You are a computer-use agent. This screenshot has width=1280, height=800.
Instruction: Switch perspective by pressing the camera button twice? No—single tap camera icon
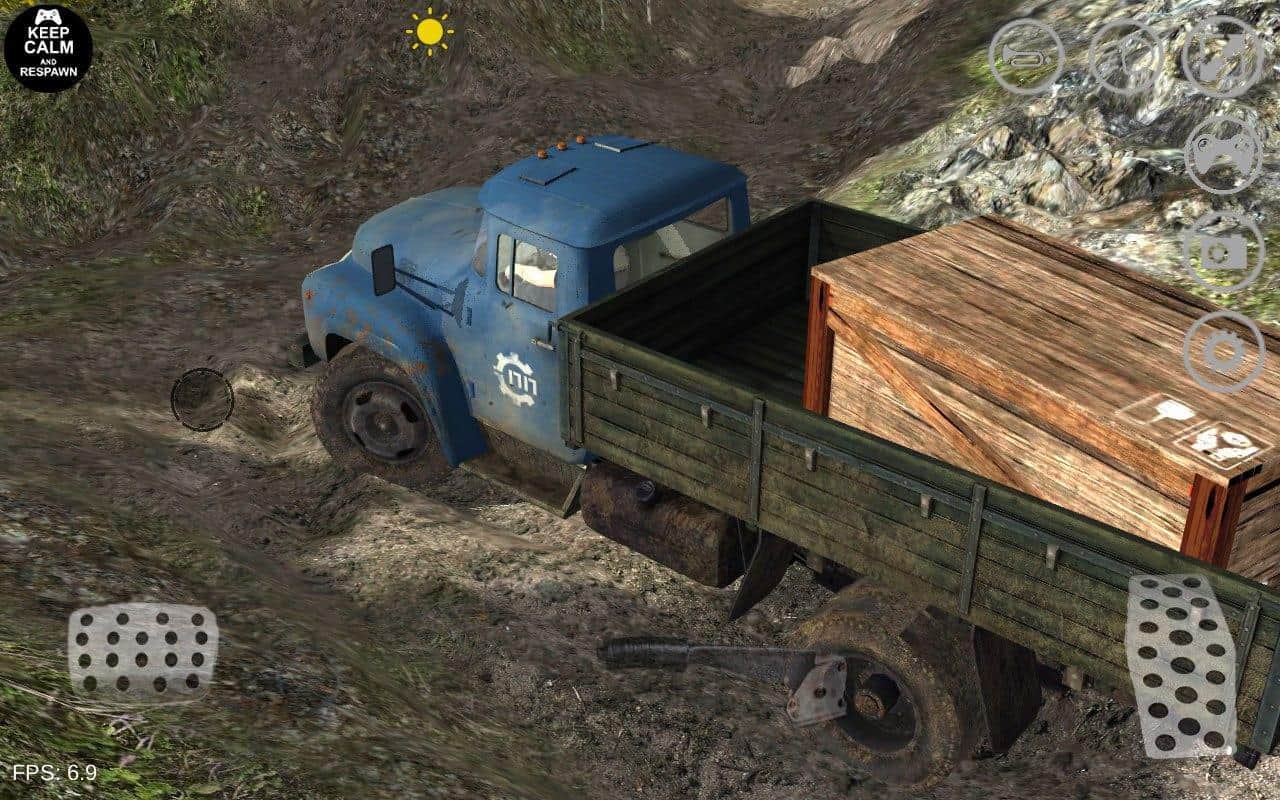(x=1221, y=252)
